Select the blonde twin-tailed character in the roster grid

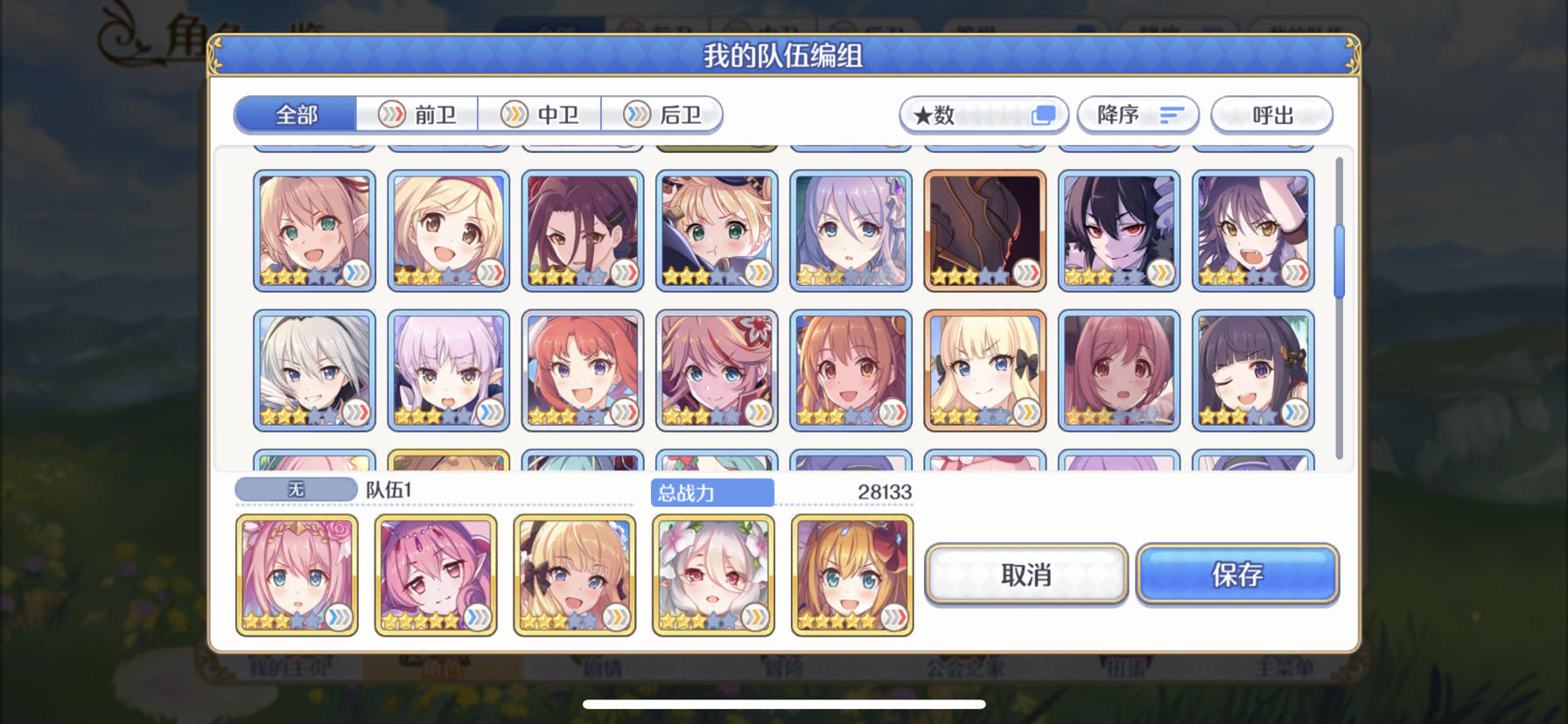tap(985, 369)
